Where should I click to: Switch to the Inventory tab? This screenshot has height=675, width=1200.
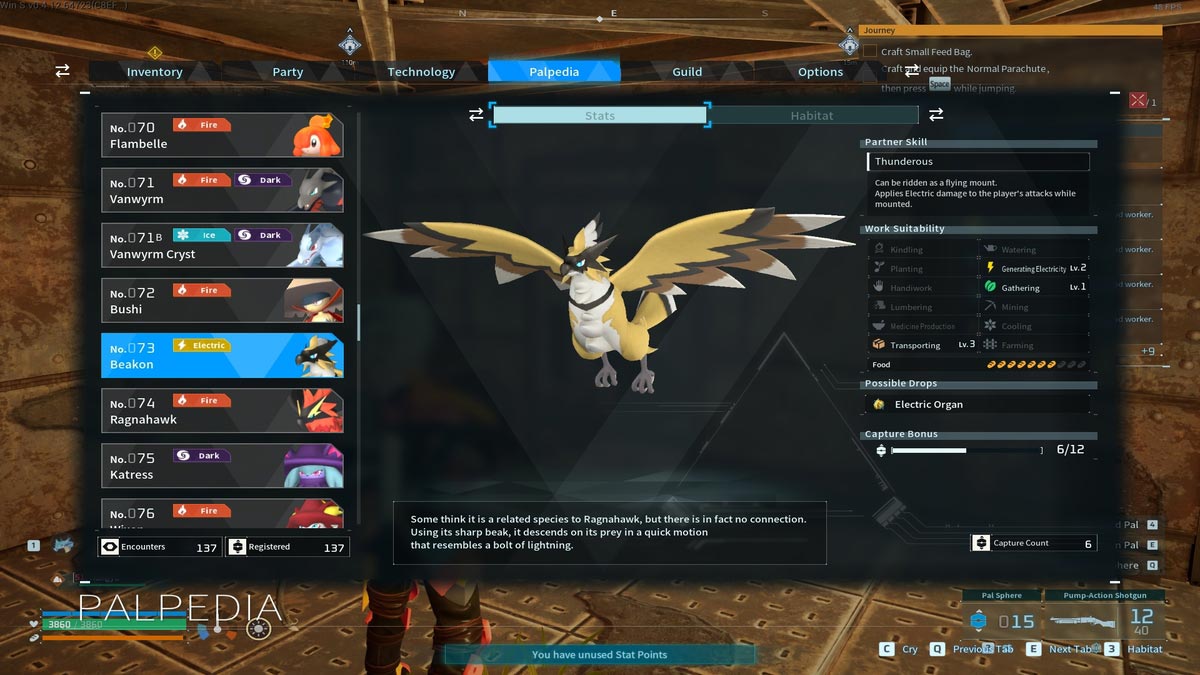point(154,72)
